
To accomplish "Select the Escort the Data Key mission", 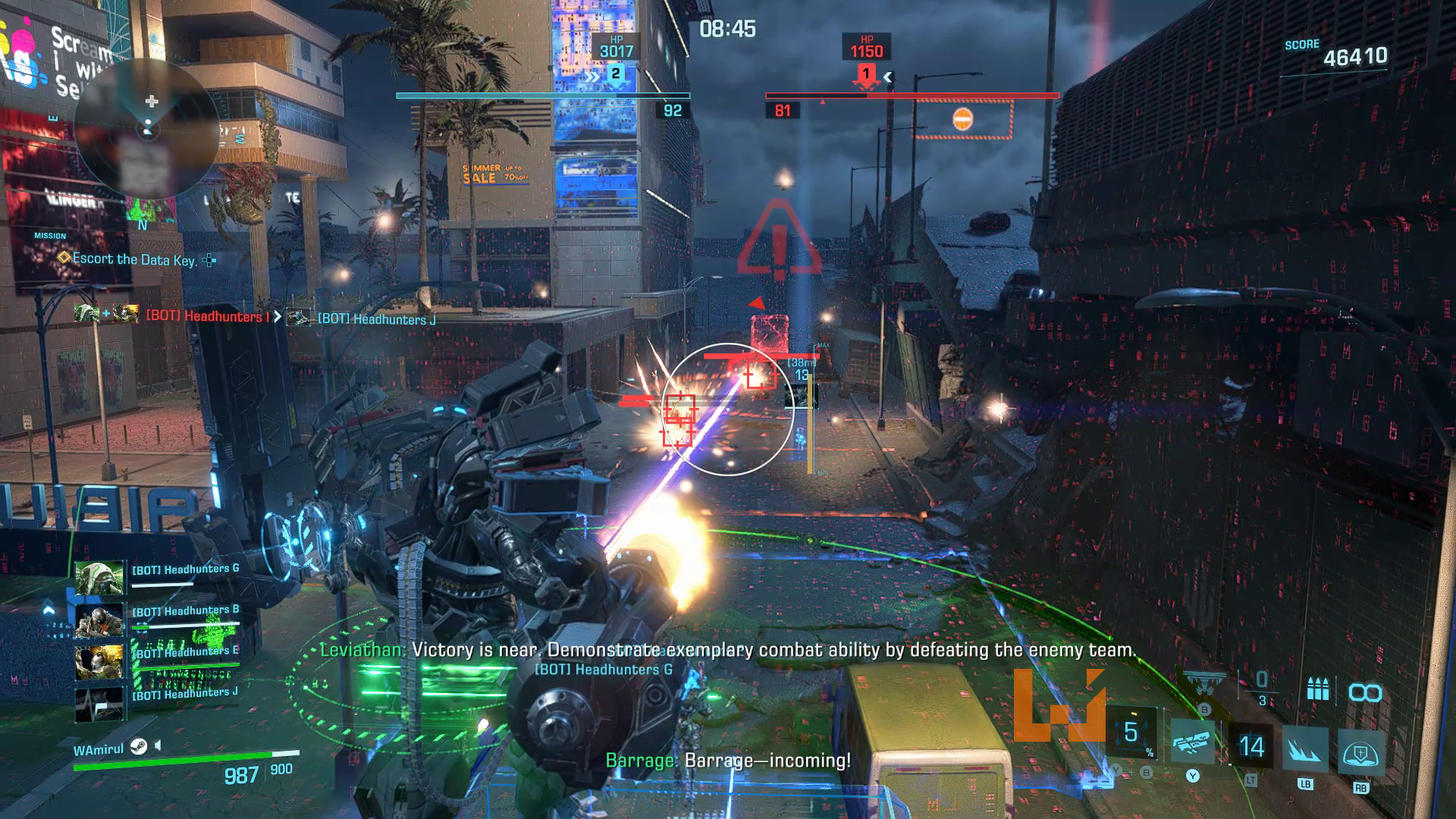I will (x=134, y=259).
